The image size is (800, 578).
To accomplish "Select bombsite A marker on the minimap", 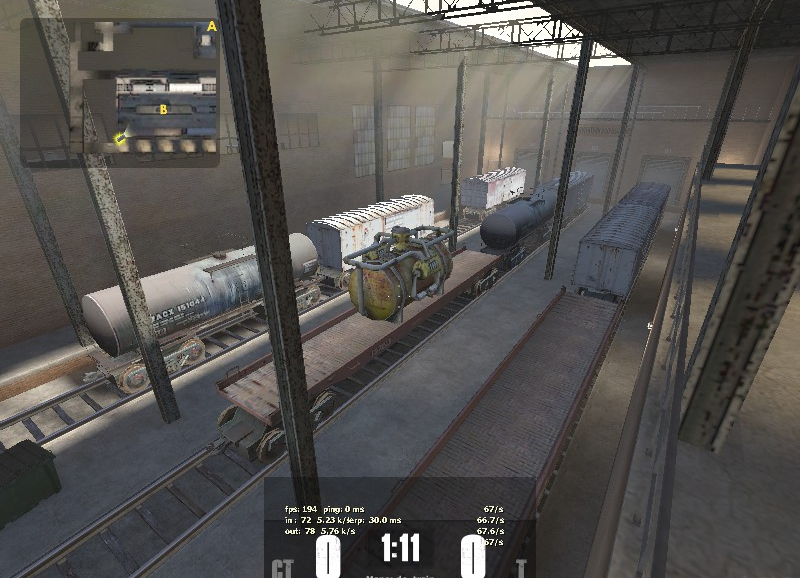I will [211, 26].
